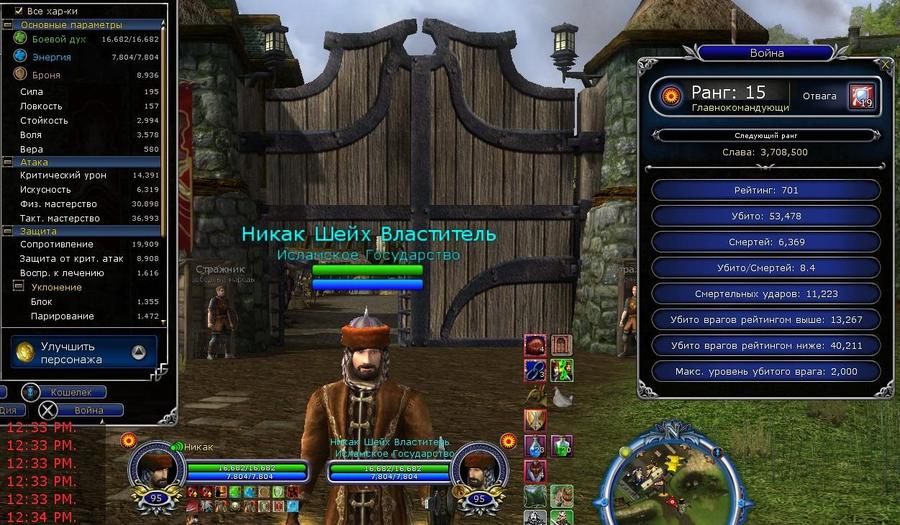Activate the blue chain skill quickslot

click(x=536, y=371)
